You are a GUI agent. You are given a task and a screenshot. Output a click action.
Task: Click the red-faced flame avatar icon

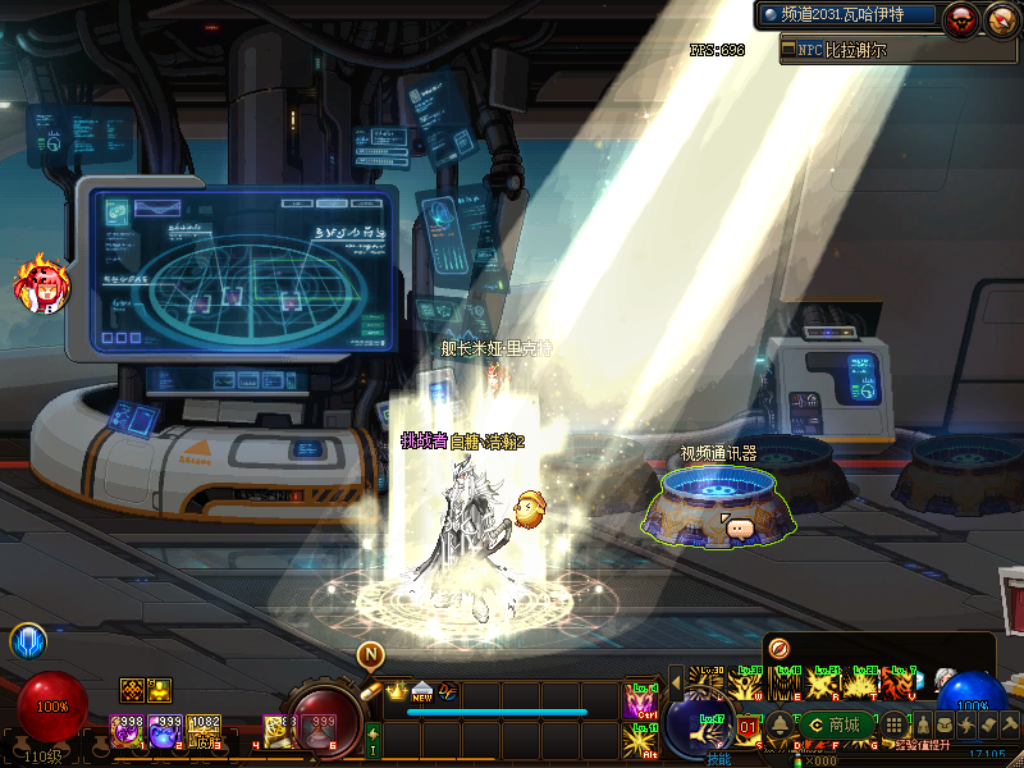pos(42,285)
